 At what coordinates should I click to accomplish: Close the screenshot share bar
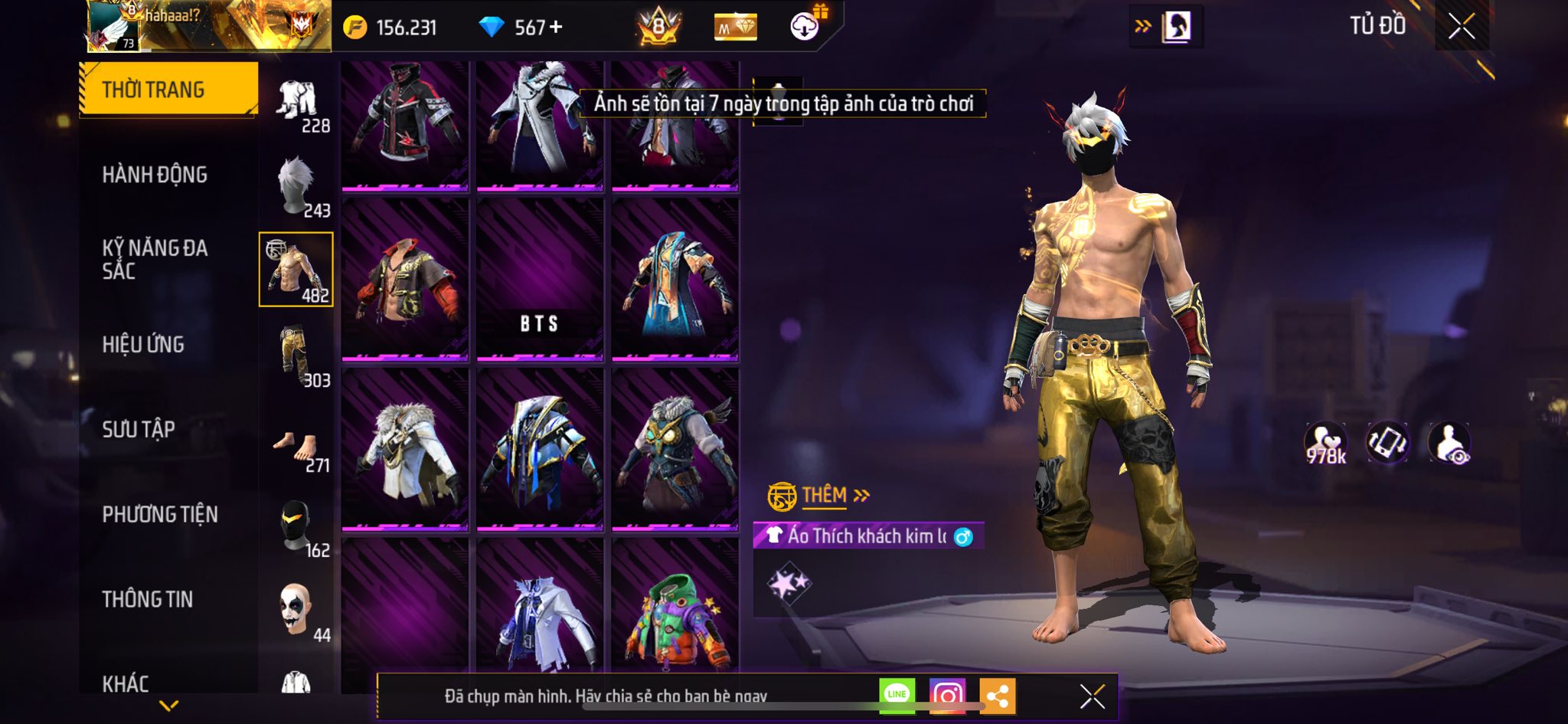point(1092,696)
